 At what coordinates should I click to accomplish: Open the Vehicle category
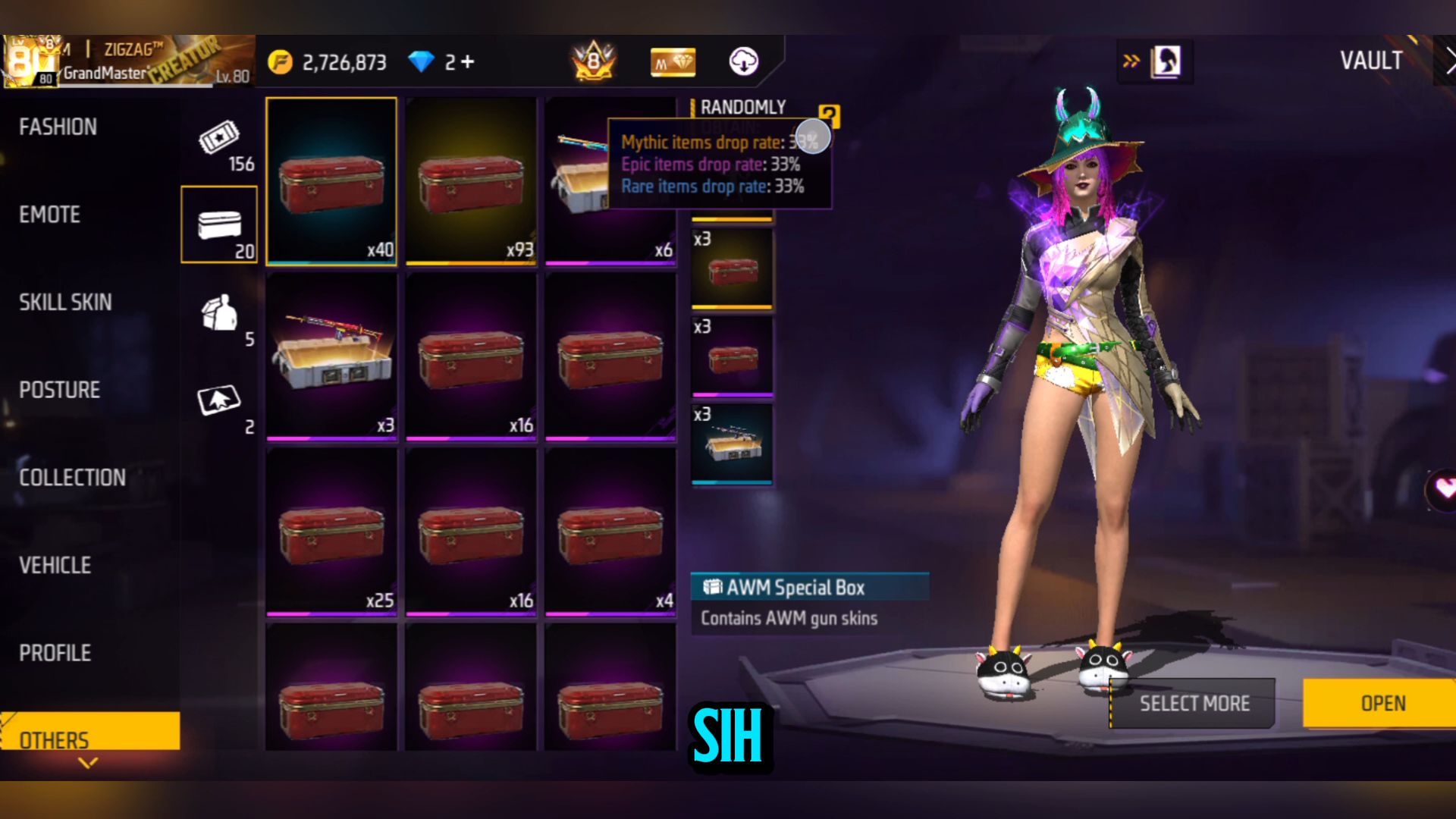[x=55, y=566]
